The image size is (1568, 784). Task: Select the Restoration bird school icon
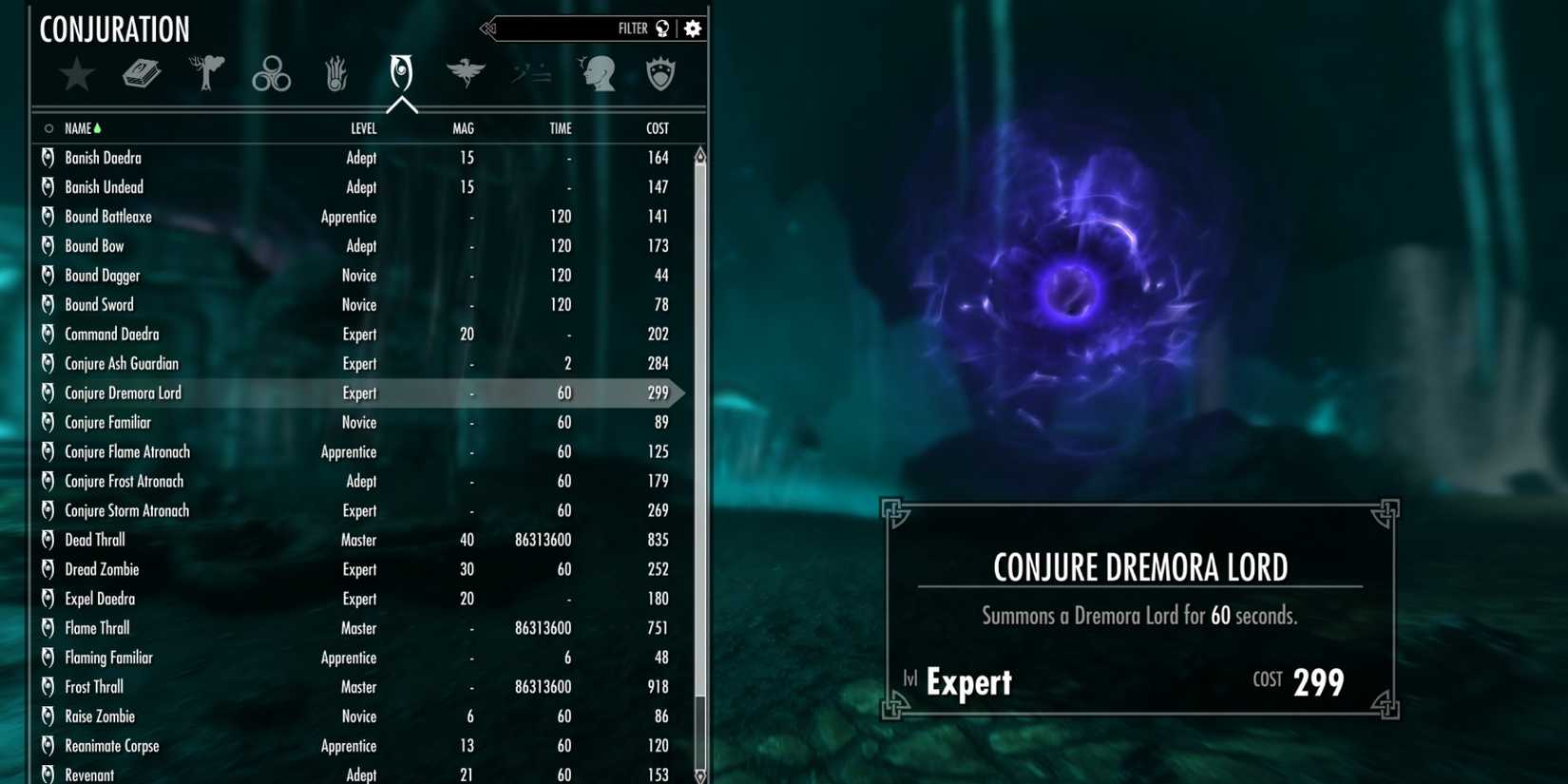click(x=466, y=72)
